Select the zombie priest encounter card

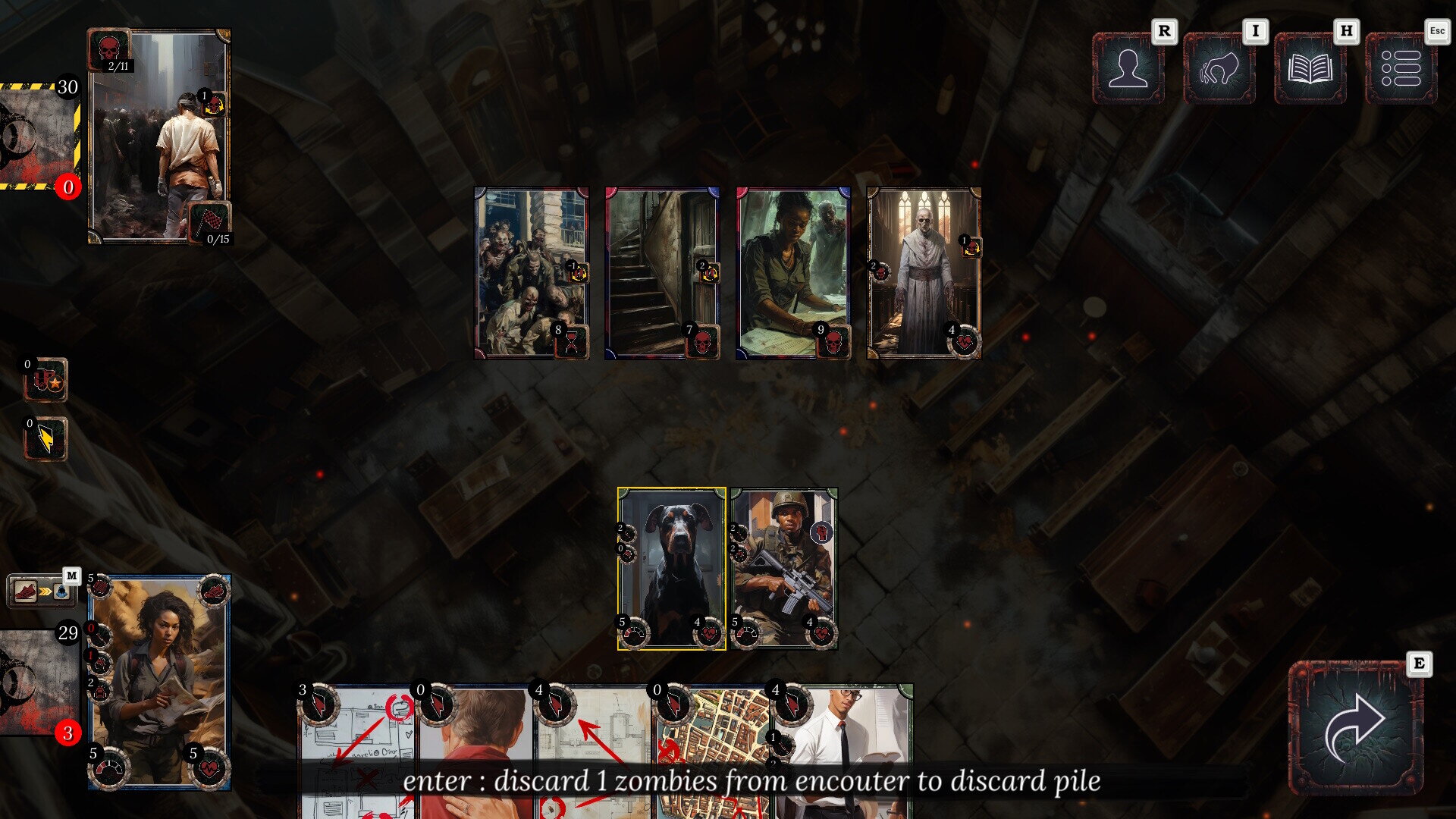[924, 273]
